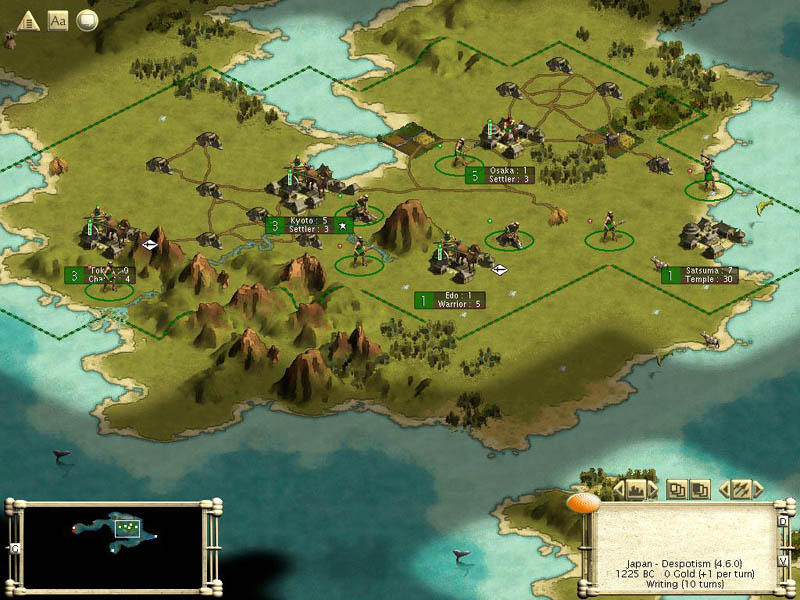Open the main menu triangle icon

point(29,21)
